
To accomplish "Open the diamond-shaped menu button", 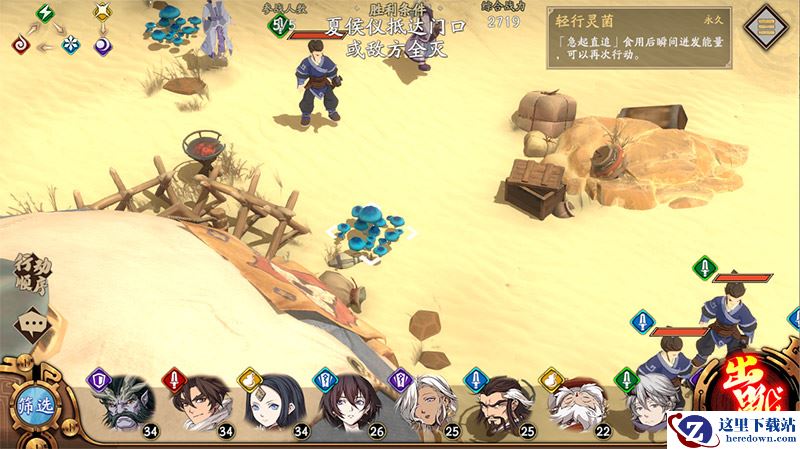I will (x=770, y=25).
